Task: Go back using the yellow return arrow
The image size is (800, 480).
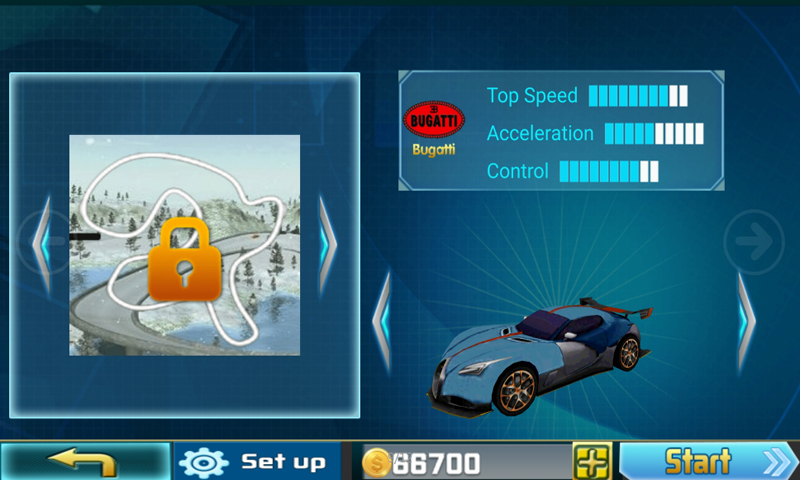Action: point(84,462)
